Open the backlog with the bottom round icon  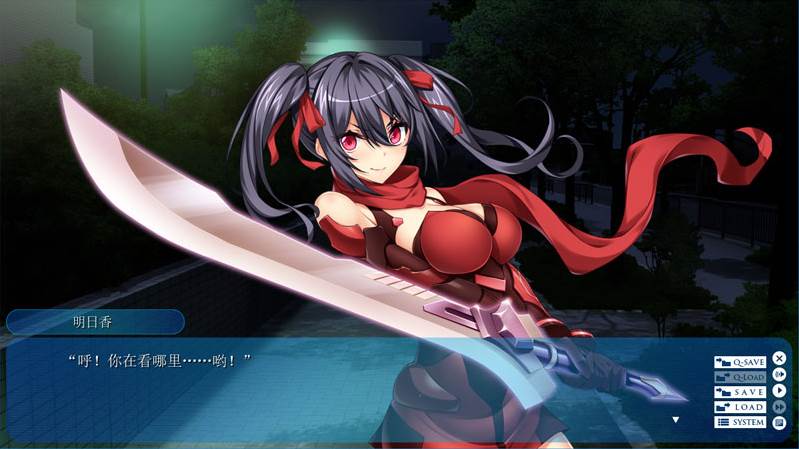[779, 422]
